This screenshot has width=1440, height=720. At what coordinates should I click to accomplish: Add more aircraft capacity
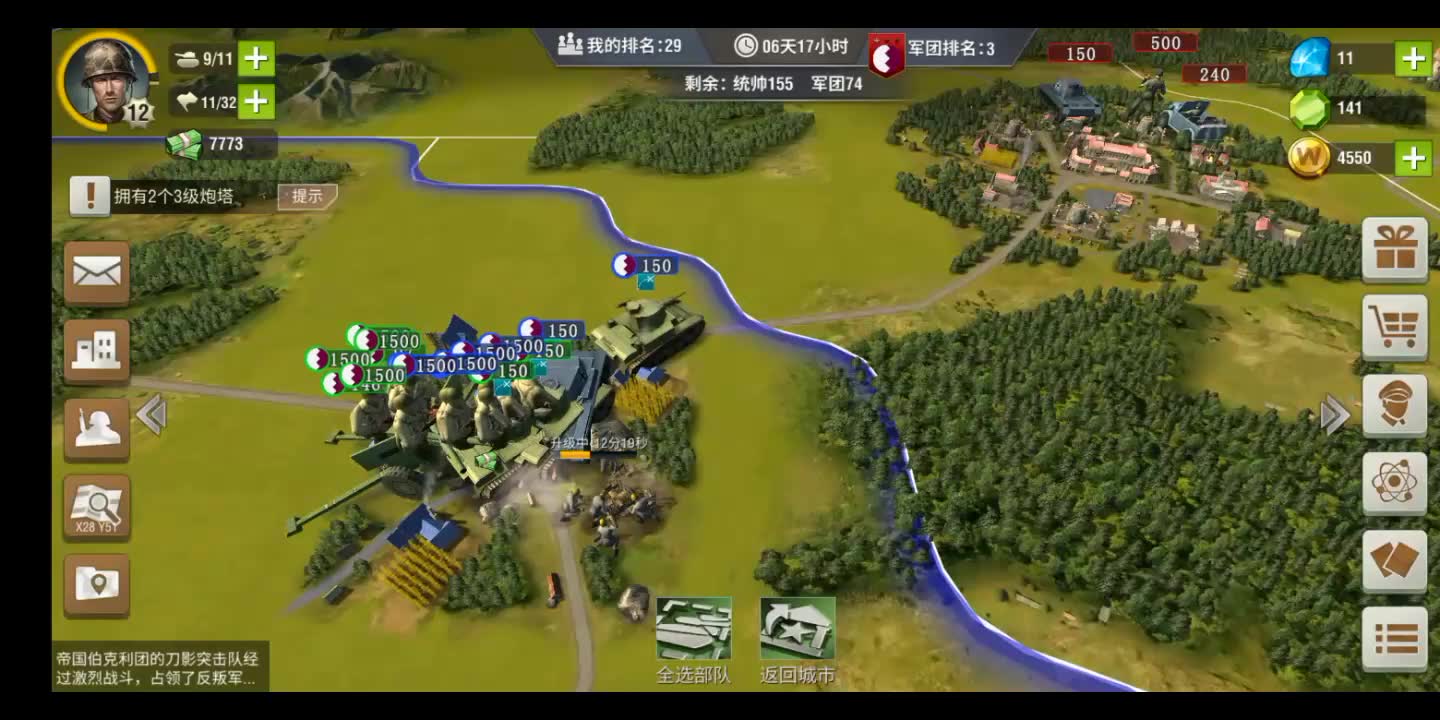coord(256,101)
